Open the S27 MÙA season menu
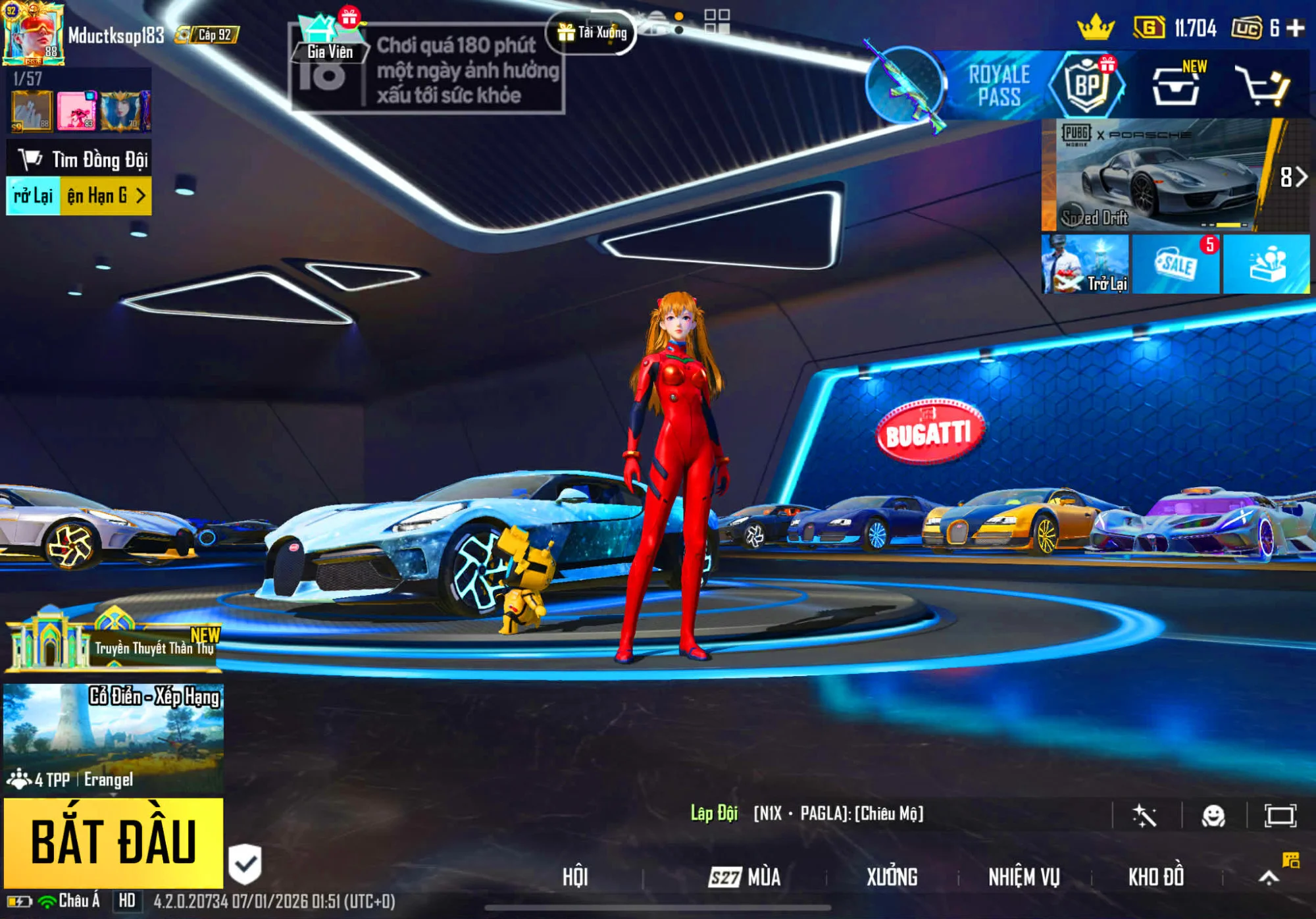Viewport: 1316px width, 919px height. [x=746, y=877]
